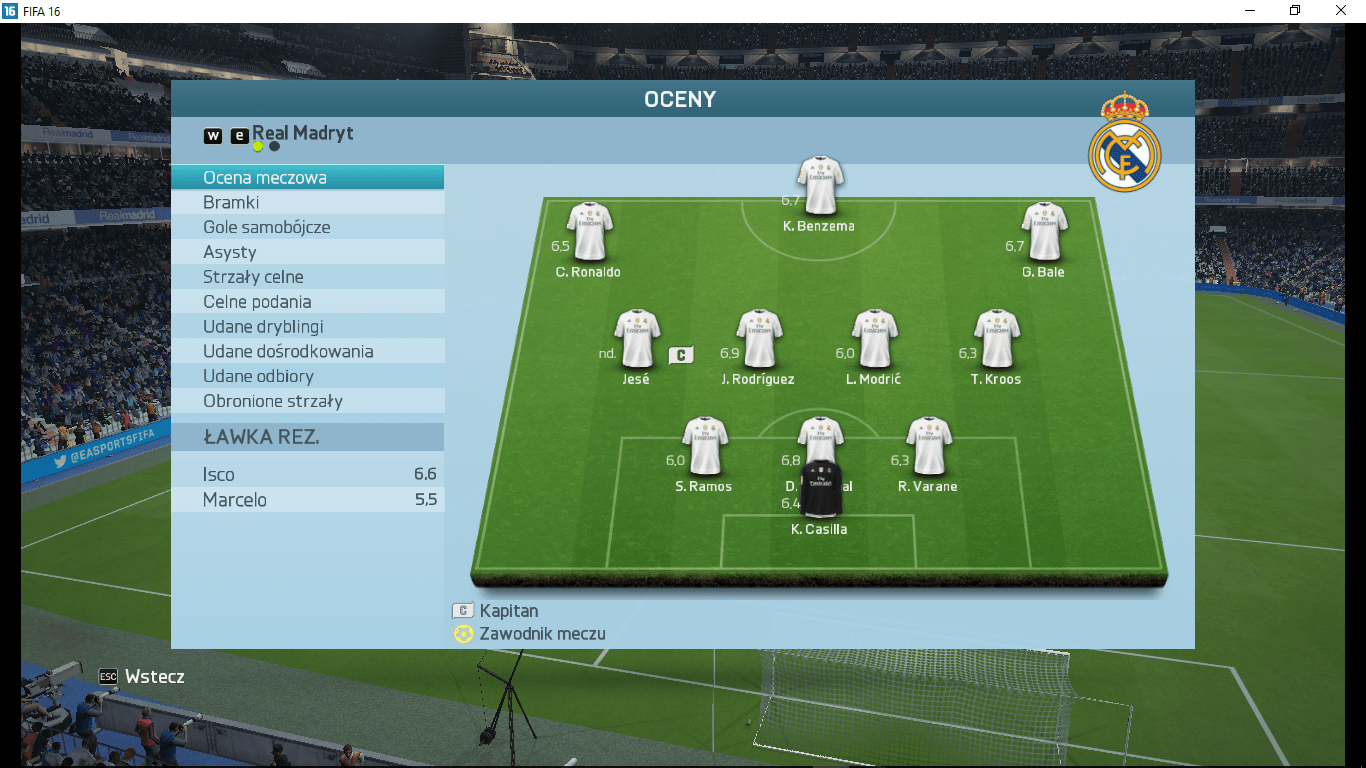Click K. Benzema's shirt on the pitch
This screenshot has width=1366, height=768.
[820, 186]
